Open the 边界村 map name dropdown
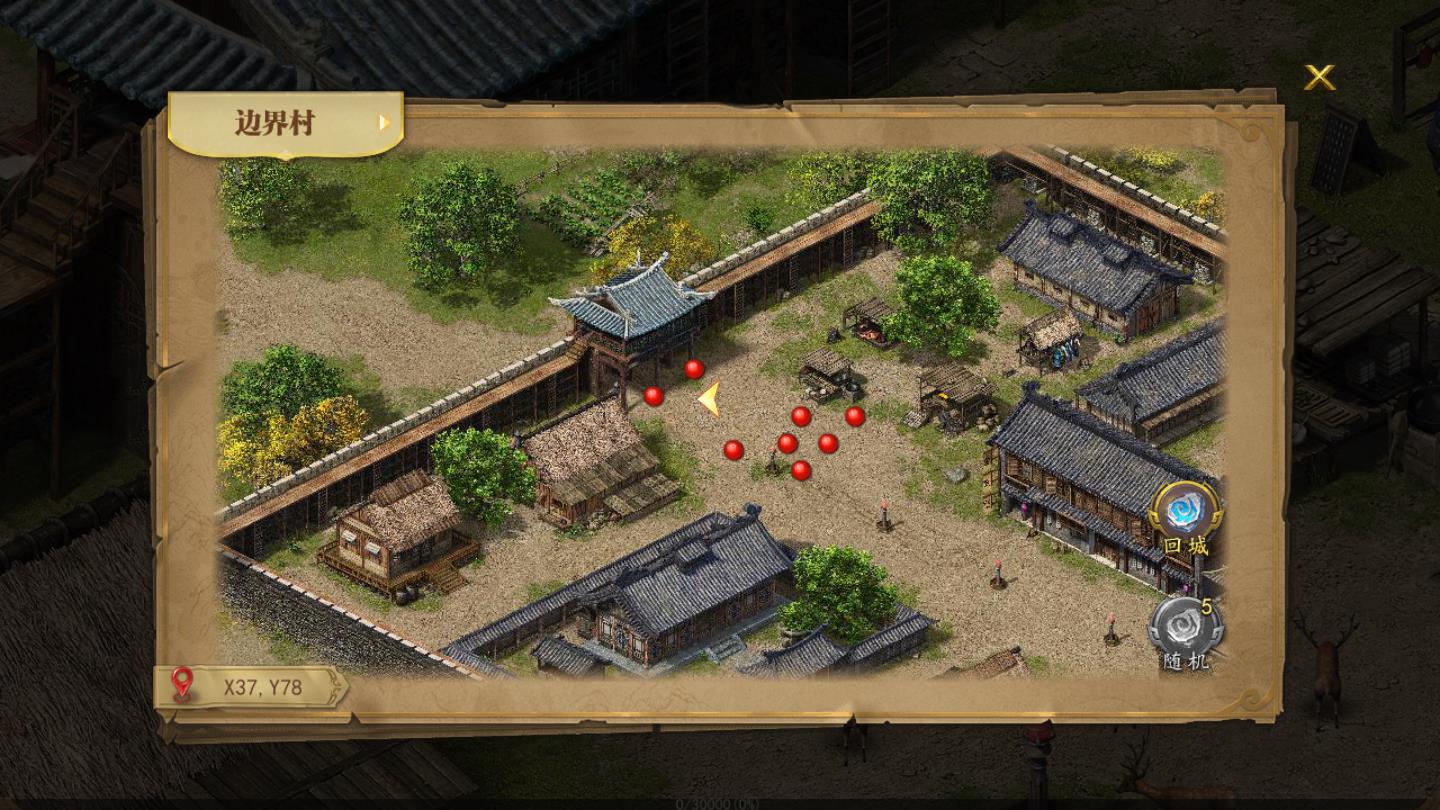 click(x=285, y=123)
